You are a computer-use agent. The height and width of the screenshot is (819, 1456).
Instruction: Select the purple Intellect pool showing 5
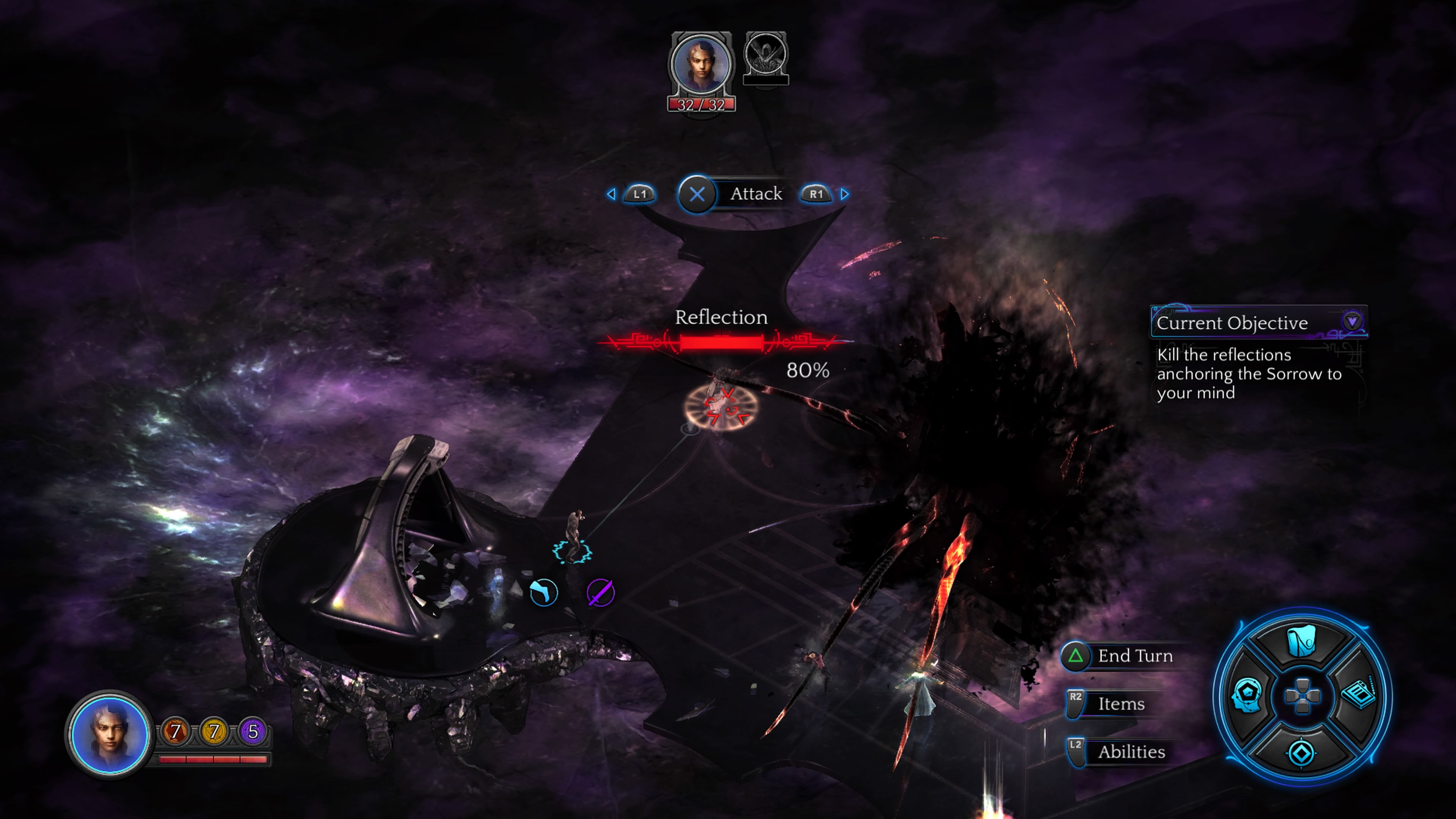pos(253,731)
